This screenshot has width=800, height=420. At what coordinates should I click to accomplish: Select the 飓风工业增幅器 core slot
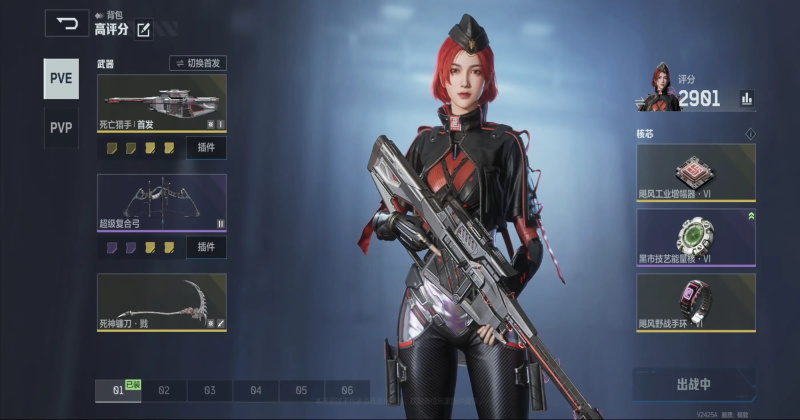pos(695,172)
